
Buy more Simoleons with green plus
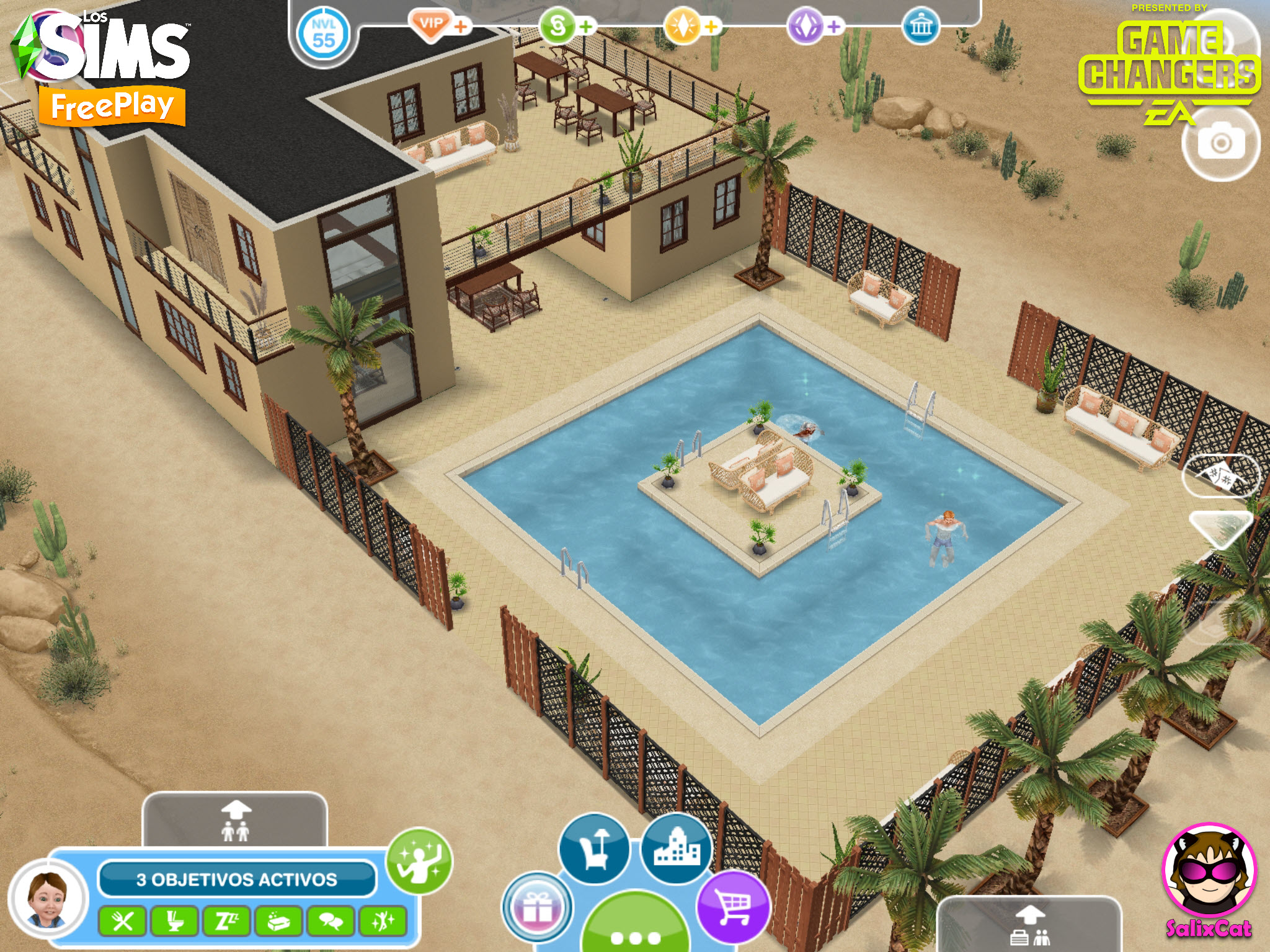coord(586,27)
